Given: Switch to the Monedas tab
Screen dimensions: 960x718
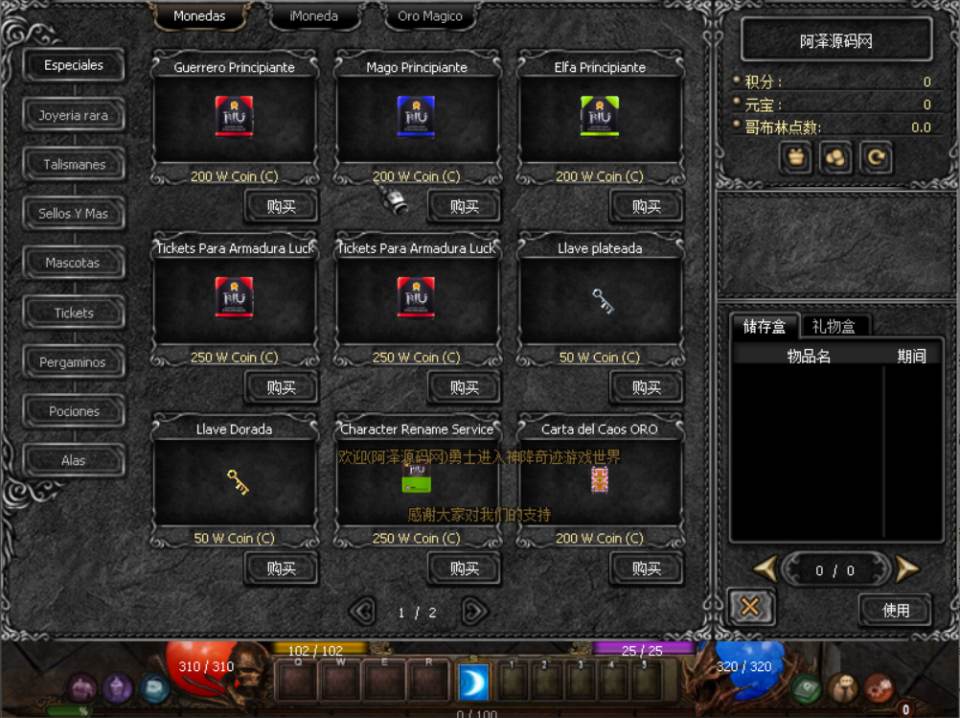Looking at the screenshot, I should tap(199, 16).
